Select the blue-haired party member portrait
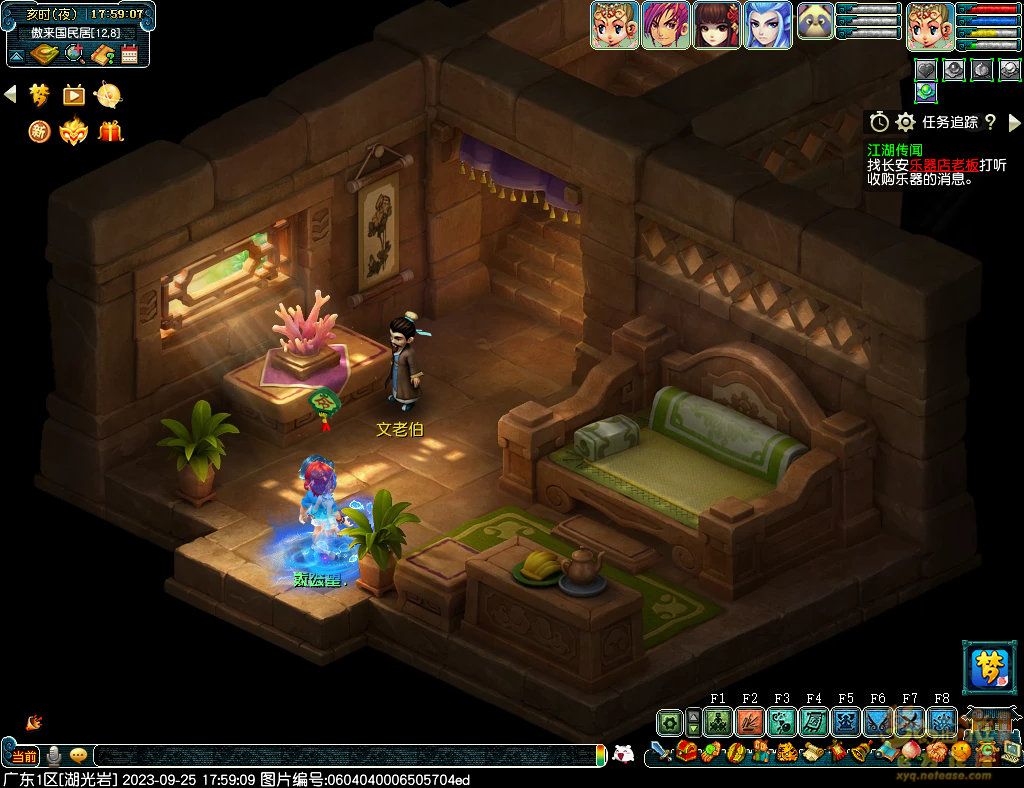The height and width of the screenshot is (788, 1024). click(x=768, y=25)
